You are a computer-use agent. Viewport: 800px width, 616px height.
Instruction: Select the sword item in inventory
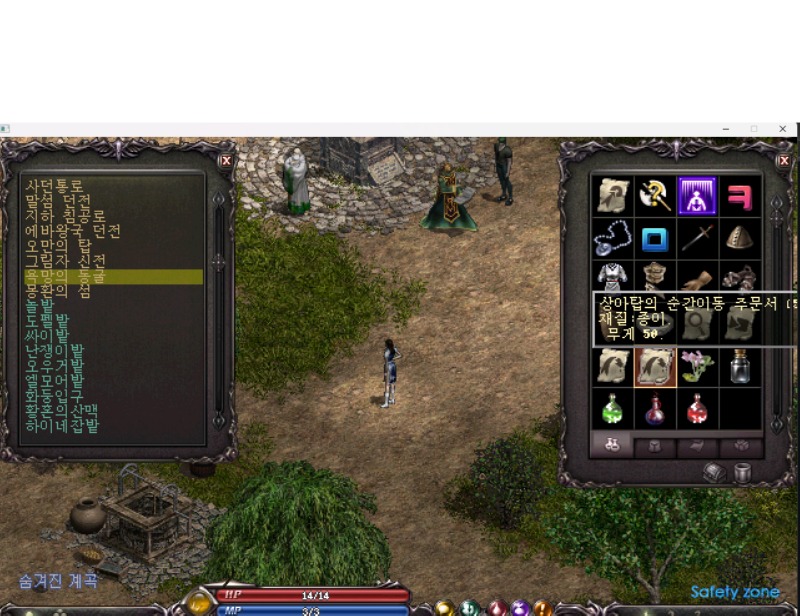pyautogui.click(x=698, y=238)
